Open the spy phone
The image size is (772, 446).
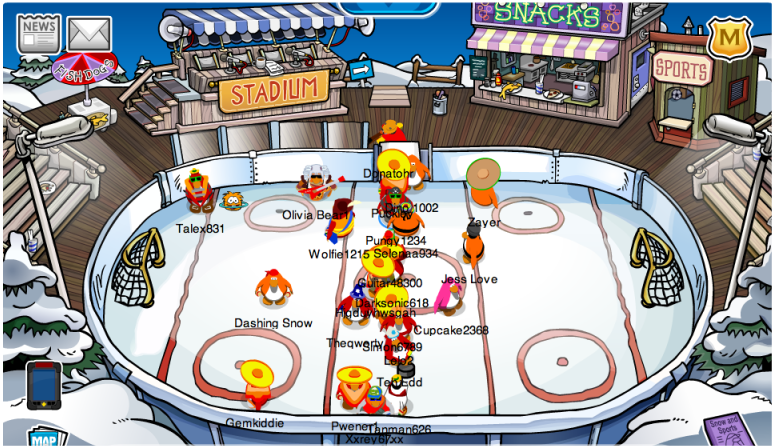(43, 384)
